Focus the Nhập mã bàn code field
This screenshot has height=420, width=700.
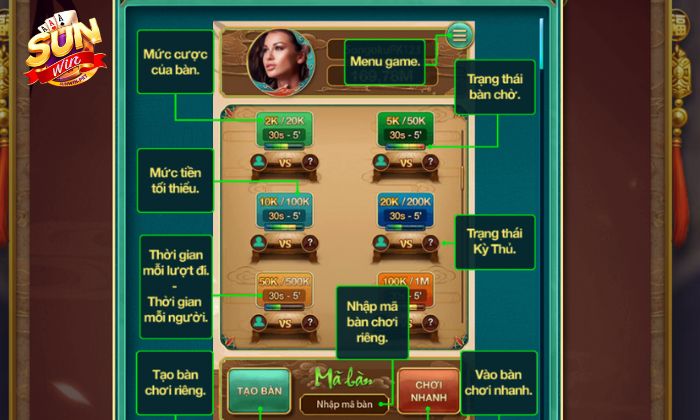344,405
